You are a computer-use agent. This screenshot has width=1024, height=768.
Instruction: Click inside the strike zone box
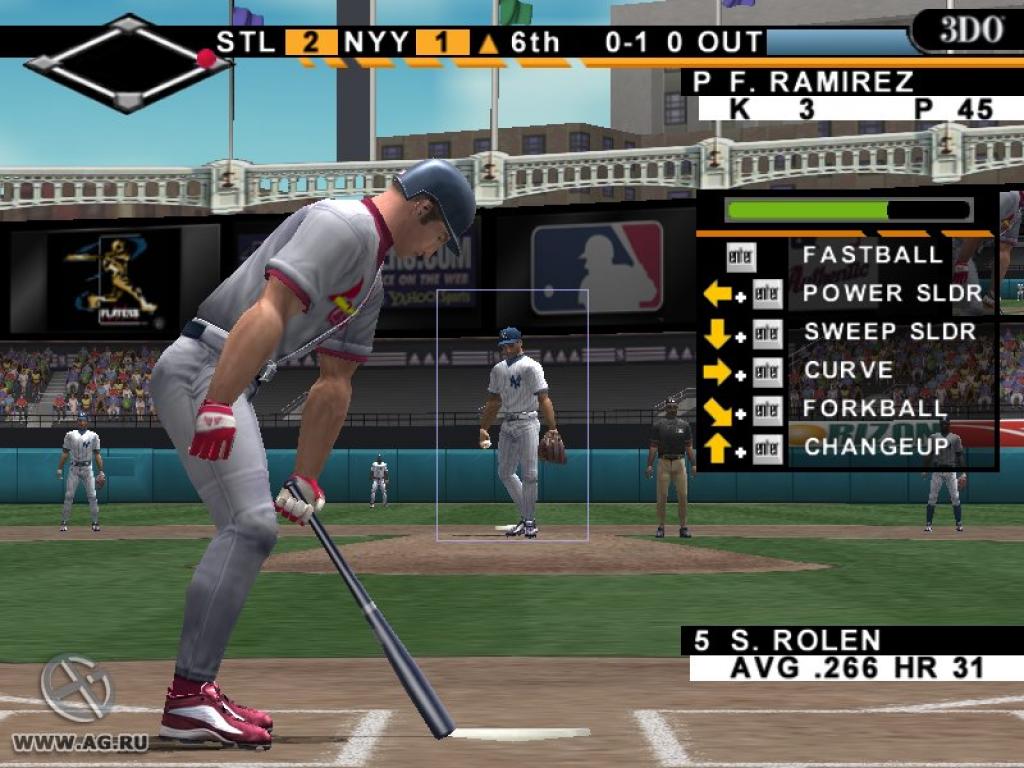(512, 415)
